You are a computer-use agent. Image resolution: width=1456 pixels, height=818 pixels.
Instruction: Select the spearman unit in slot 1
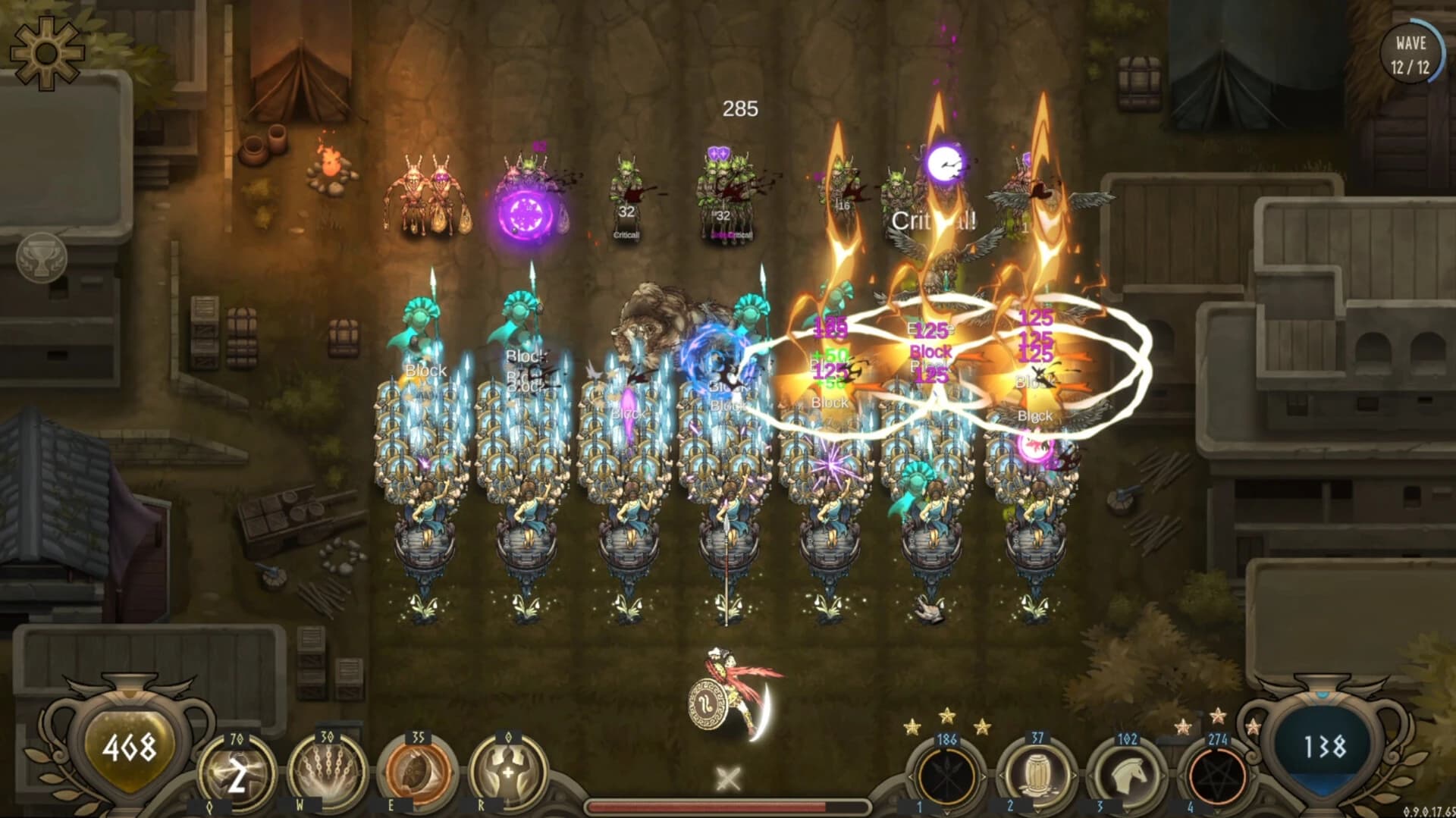[x=946, y=776]
